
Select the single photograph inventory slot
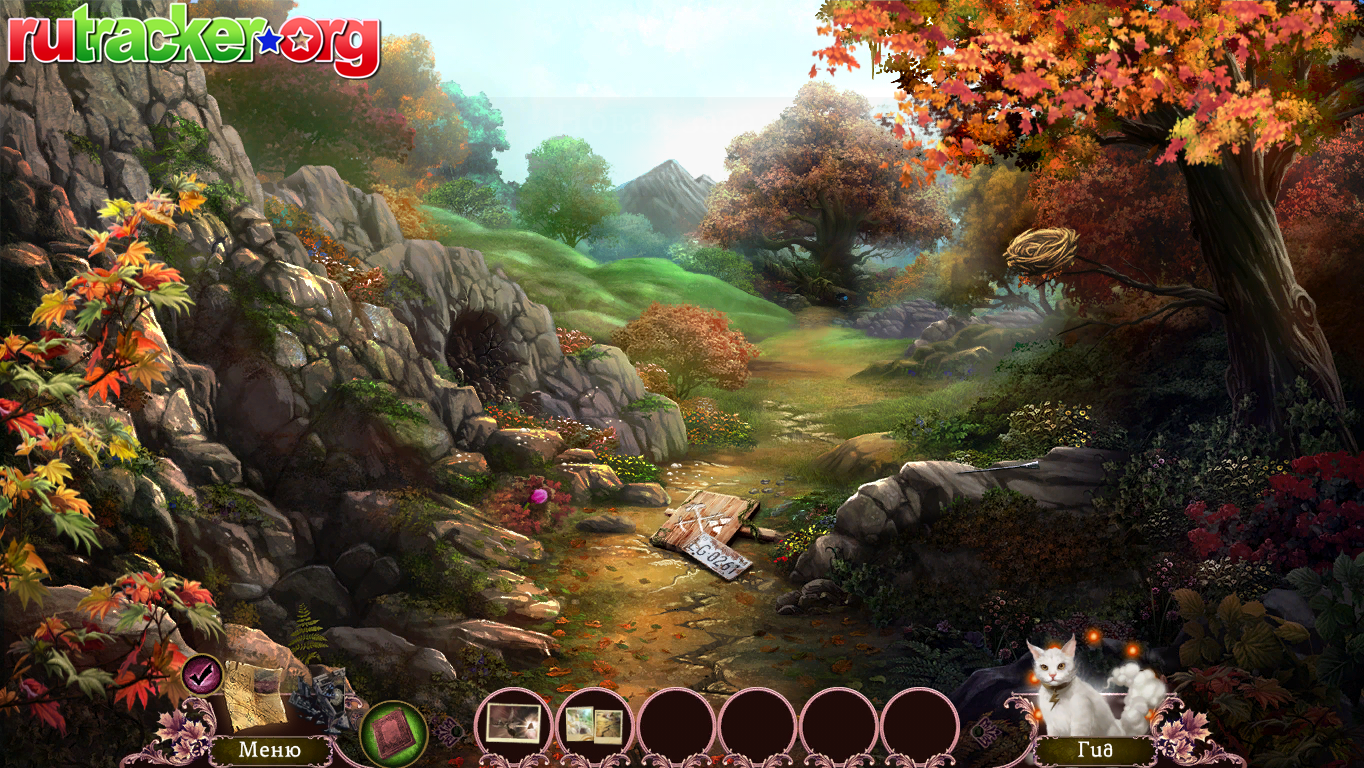(513, 723)
